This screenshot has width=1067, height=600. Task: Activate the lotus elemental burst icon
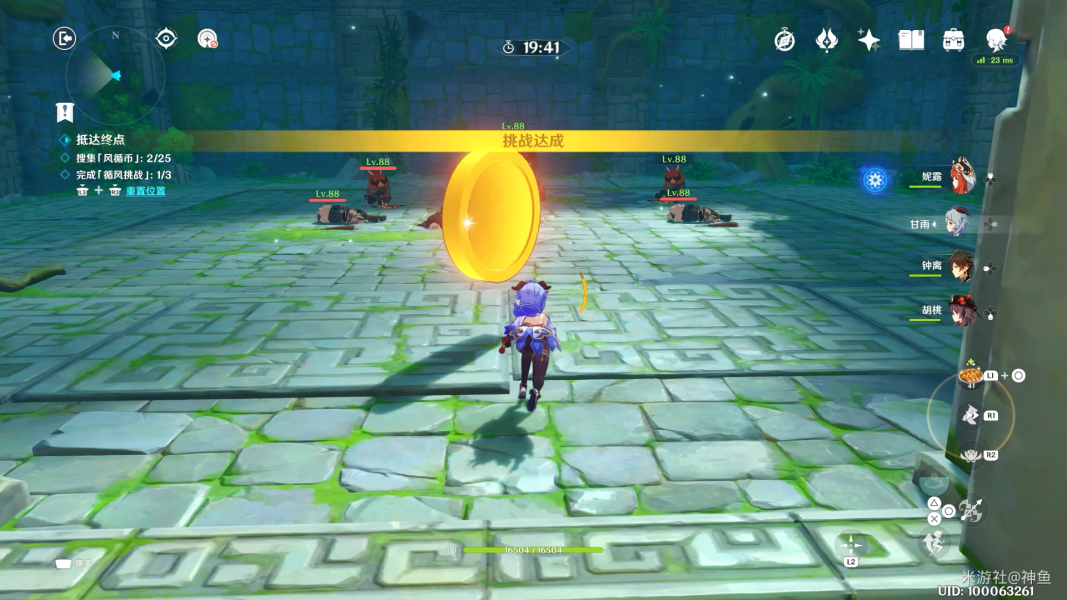pyautogui.click(x=967, y=455)
